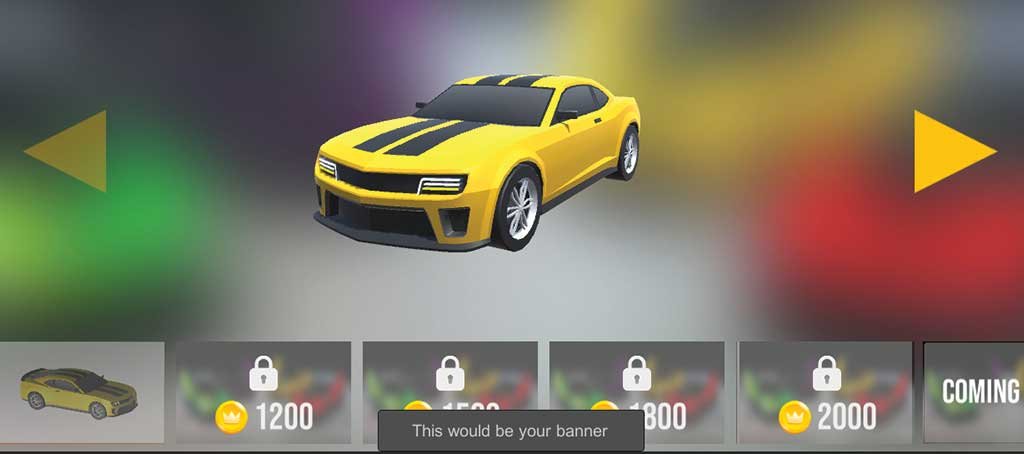Unlock the car costing 1200 coins
This screenshot has width=1024, height=454.
[263, 392]
